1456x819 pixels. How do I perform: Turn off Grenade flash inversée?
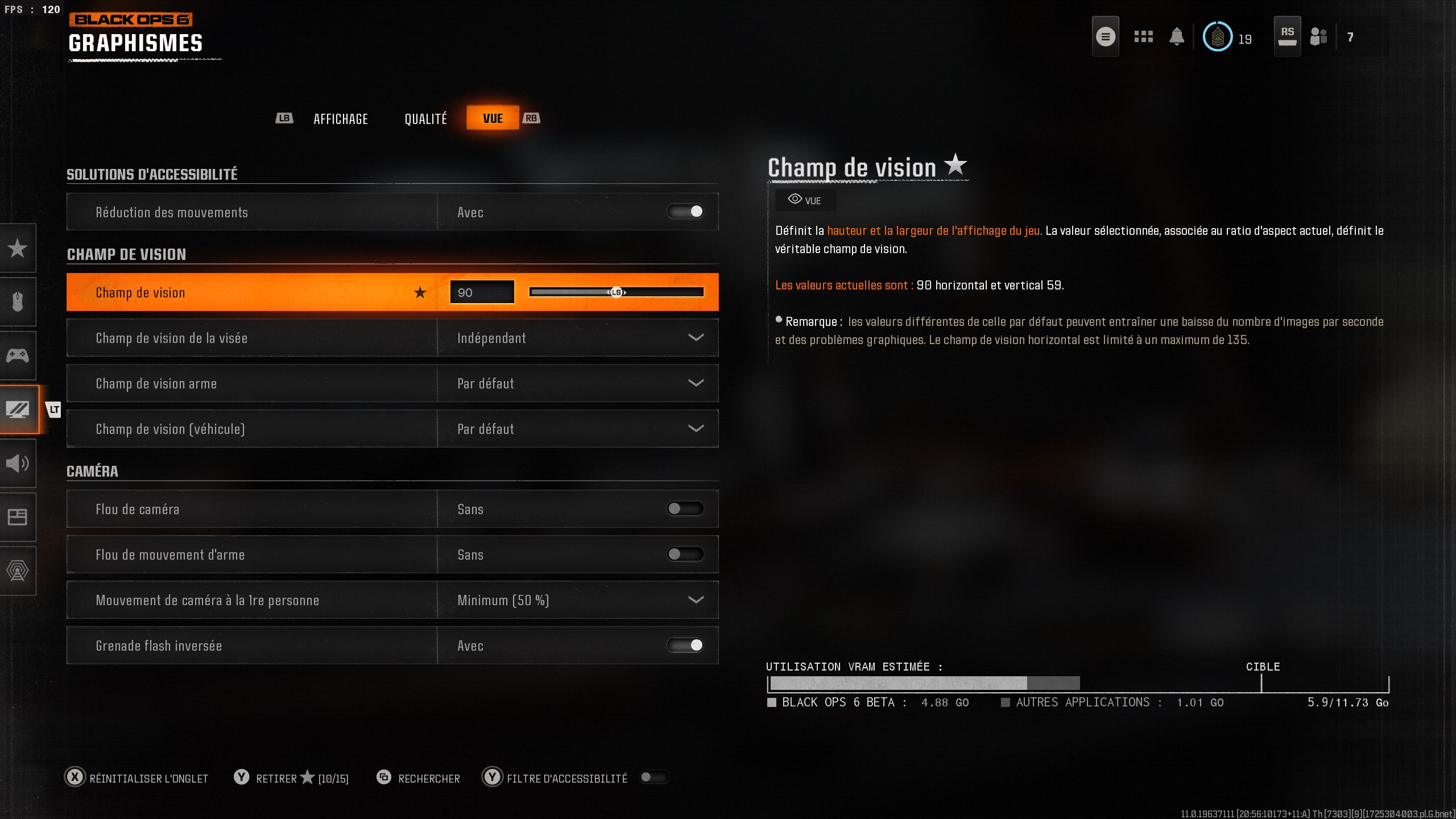click(x=686, y=646)
